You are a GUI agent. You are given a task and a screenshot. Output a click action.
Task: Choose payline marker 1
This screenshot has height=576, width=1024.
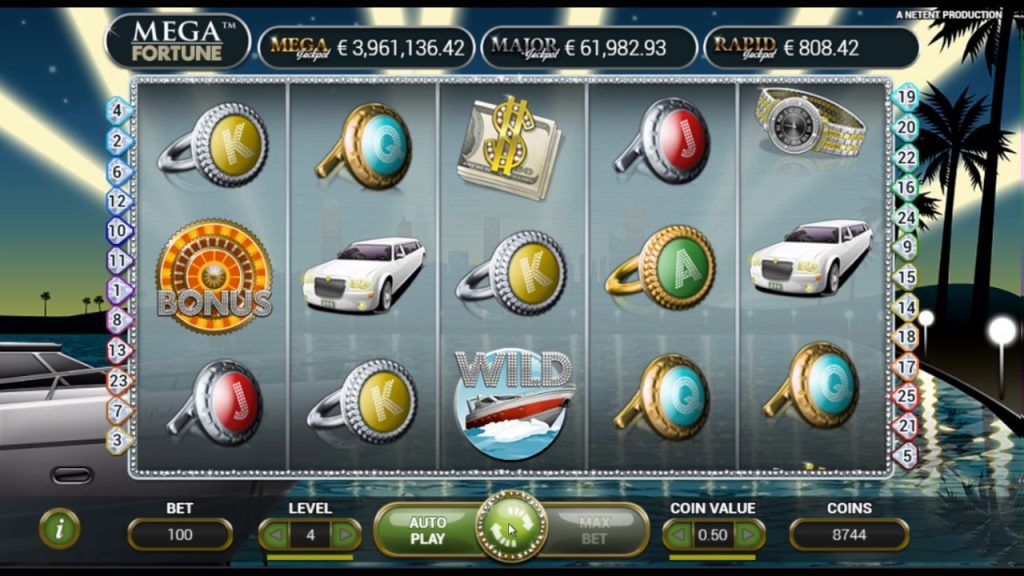117,291
